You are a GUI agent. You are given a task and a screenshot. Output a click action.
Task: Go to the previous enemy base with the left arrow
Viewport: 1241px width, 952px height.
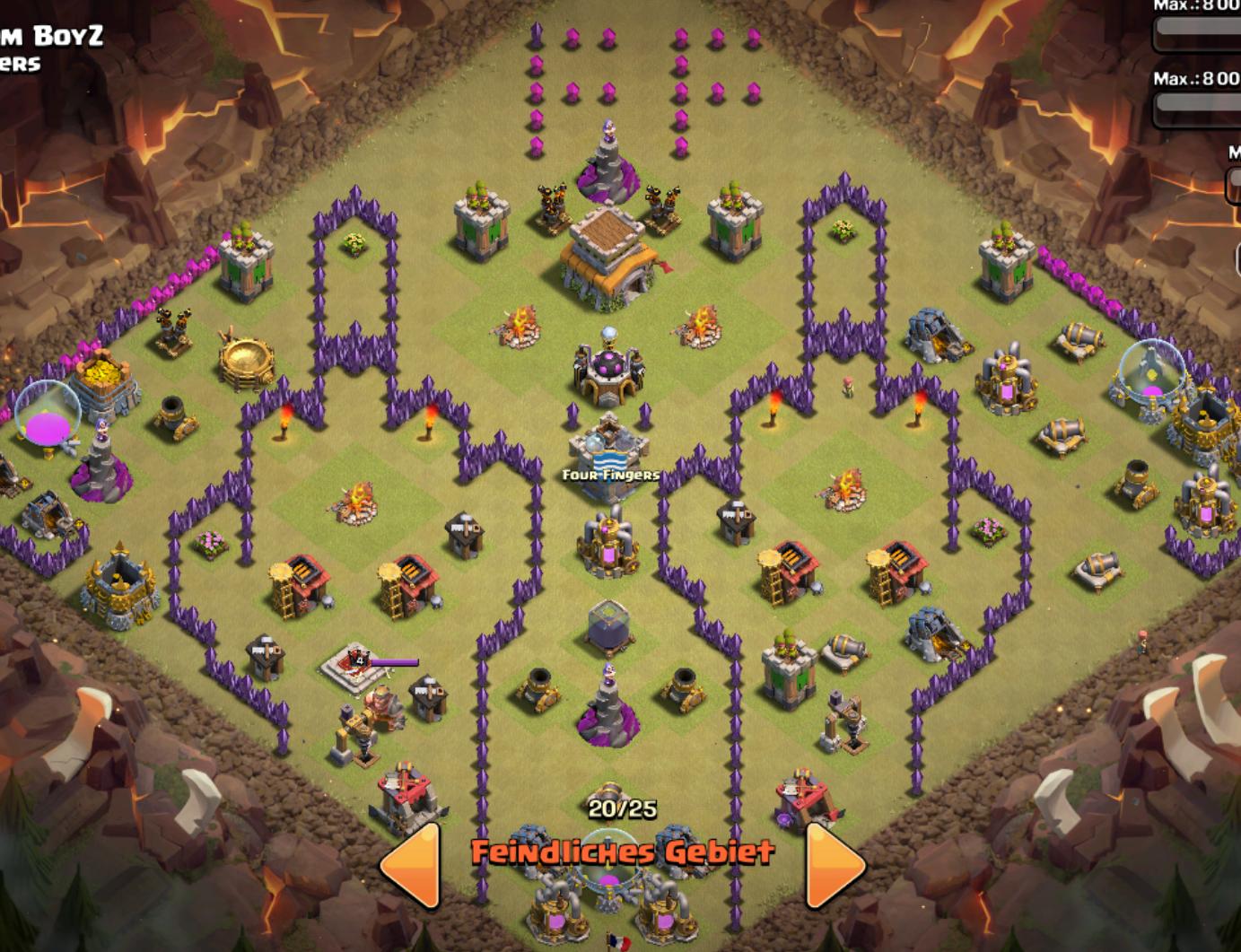pos(413,863)
